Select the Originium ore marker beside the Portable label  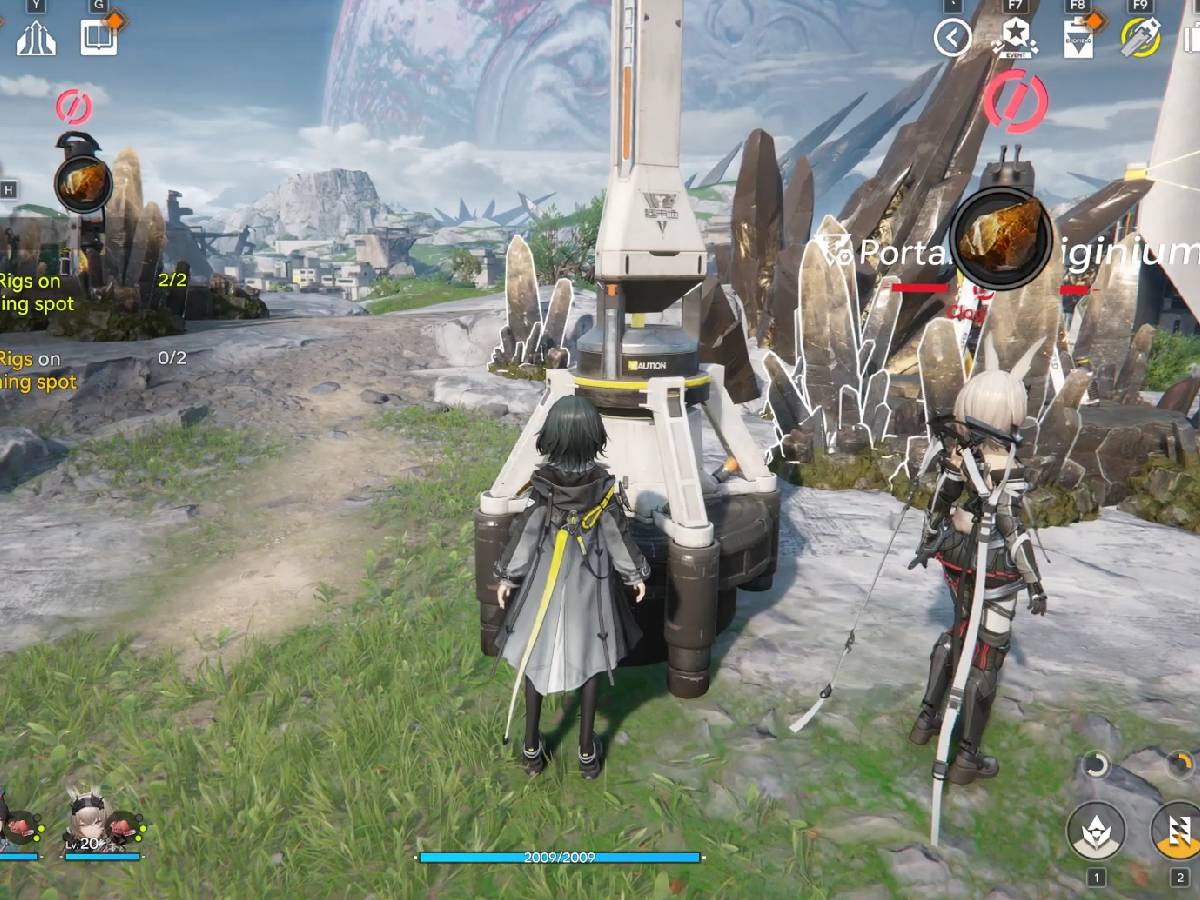click(x=1001, y=238)
